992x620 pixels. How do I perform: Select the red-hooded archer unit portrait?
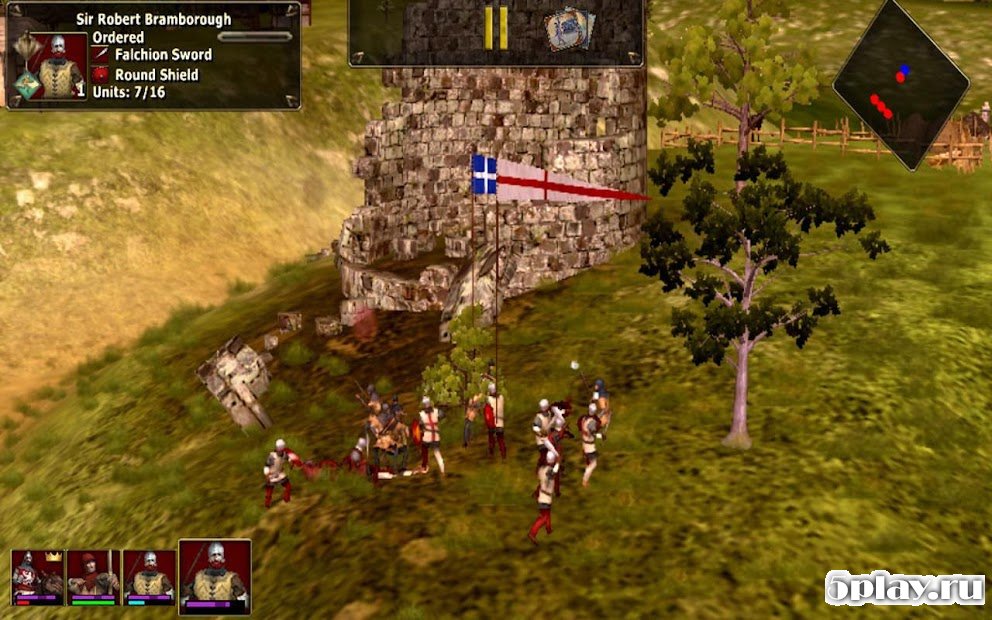point(94,576)
